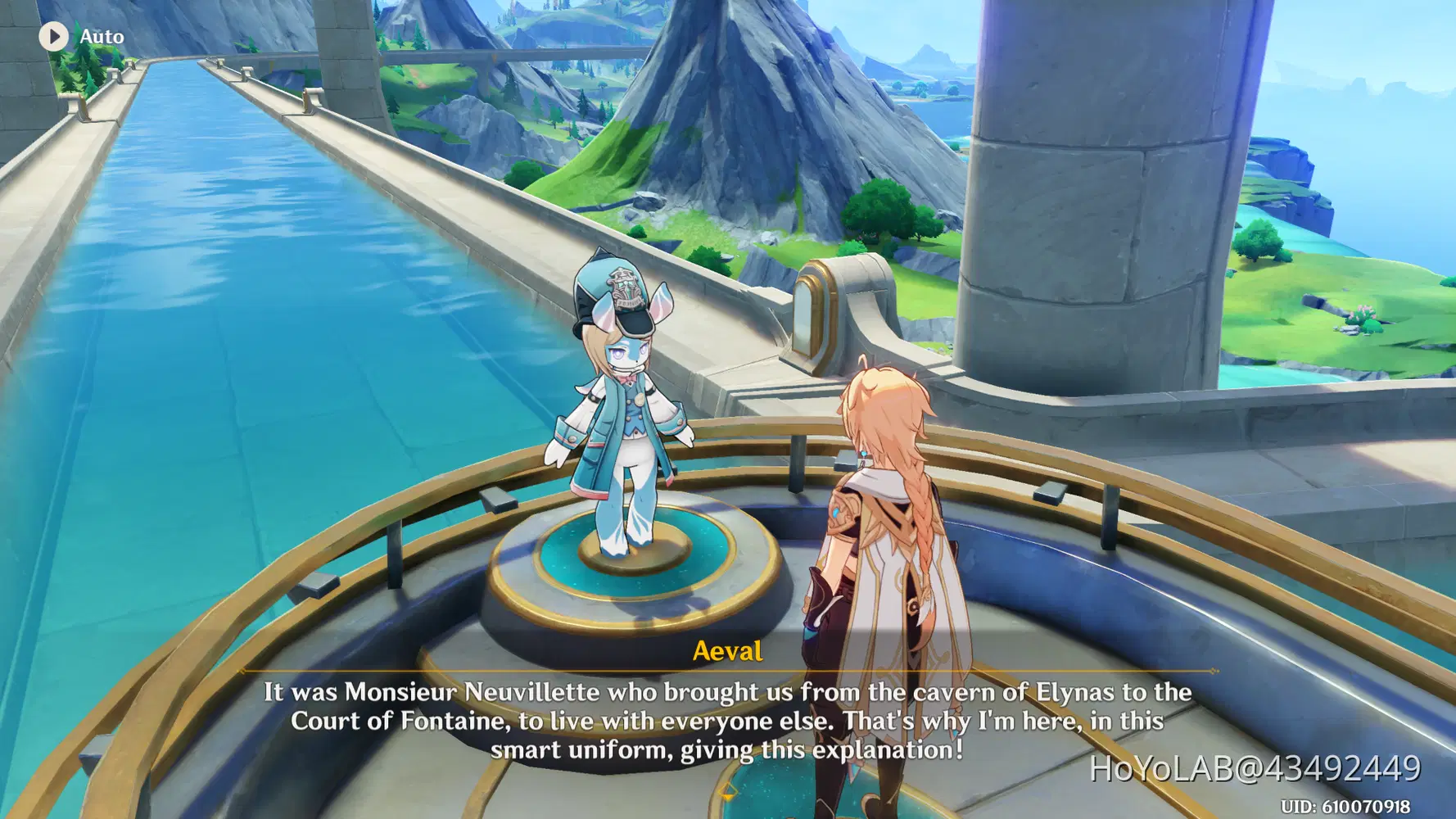Click the circular podium Aeval stands on
This screenshot has height=819, width=1456.
pos(631,573)
